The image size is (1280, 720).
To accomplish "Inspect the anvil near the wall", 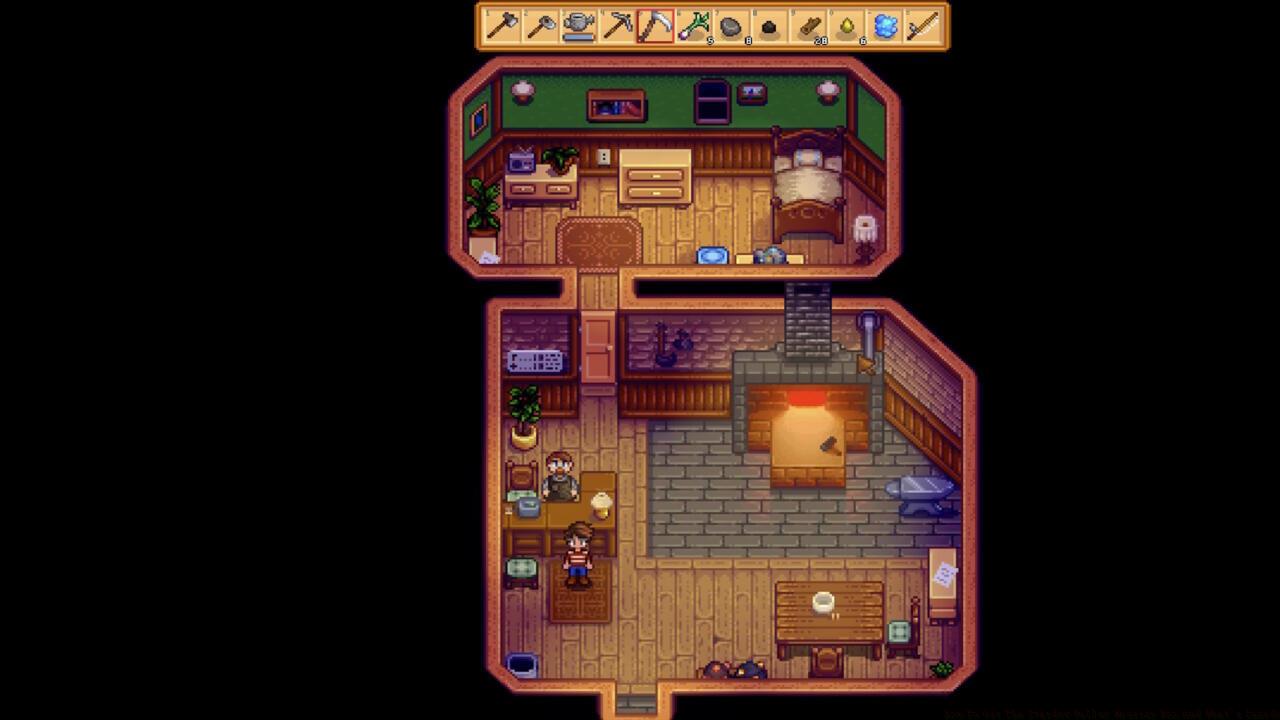I will pyautogui.click(x=920, y=490).
